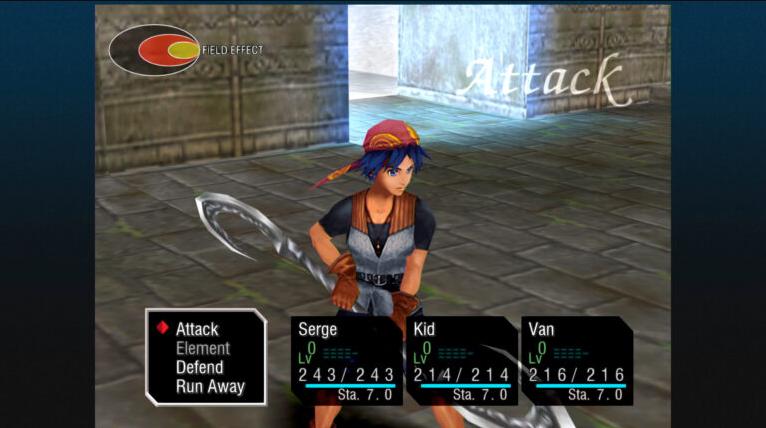766x428 pixels.
Task: Select Serge's status panel
Action: (346, 361)
